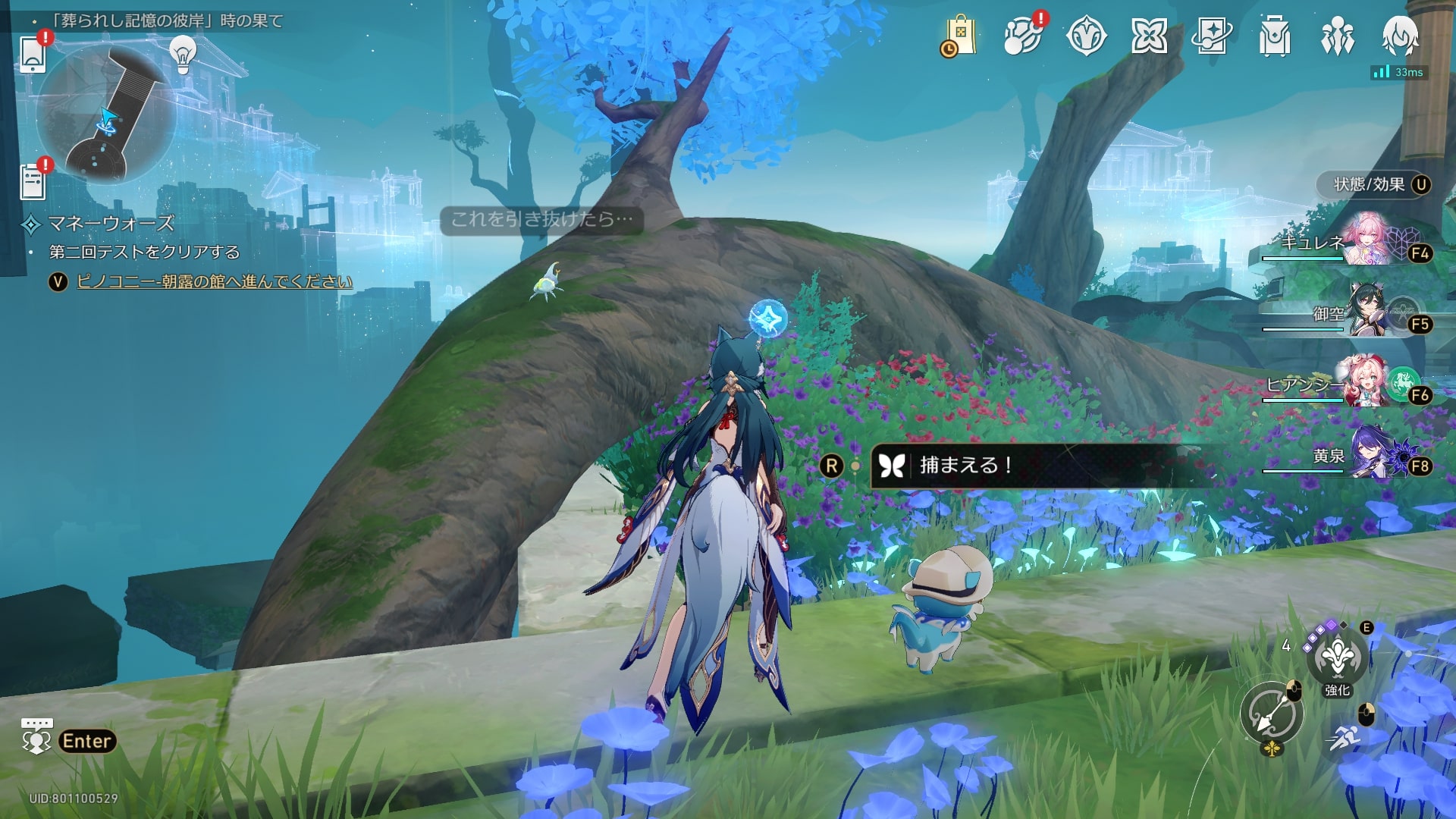1456x819 pixels.
Task: Open the planet travel log icon
Action: click(x=1022, y=36)
